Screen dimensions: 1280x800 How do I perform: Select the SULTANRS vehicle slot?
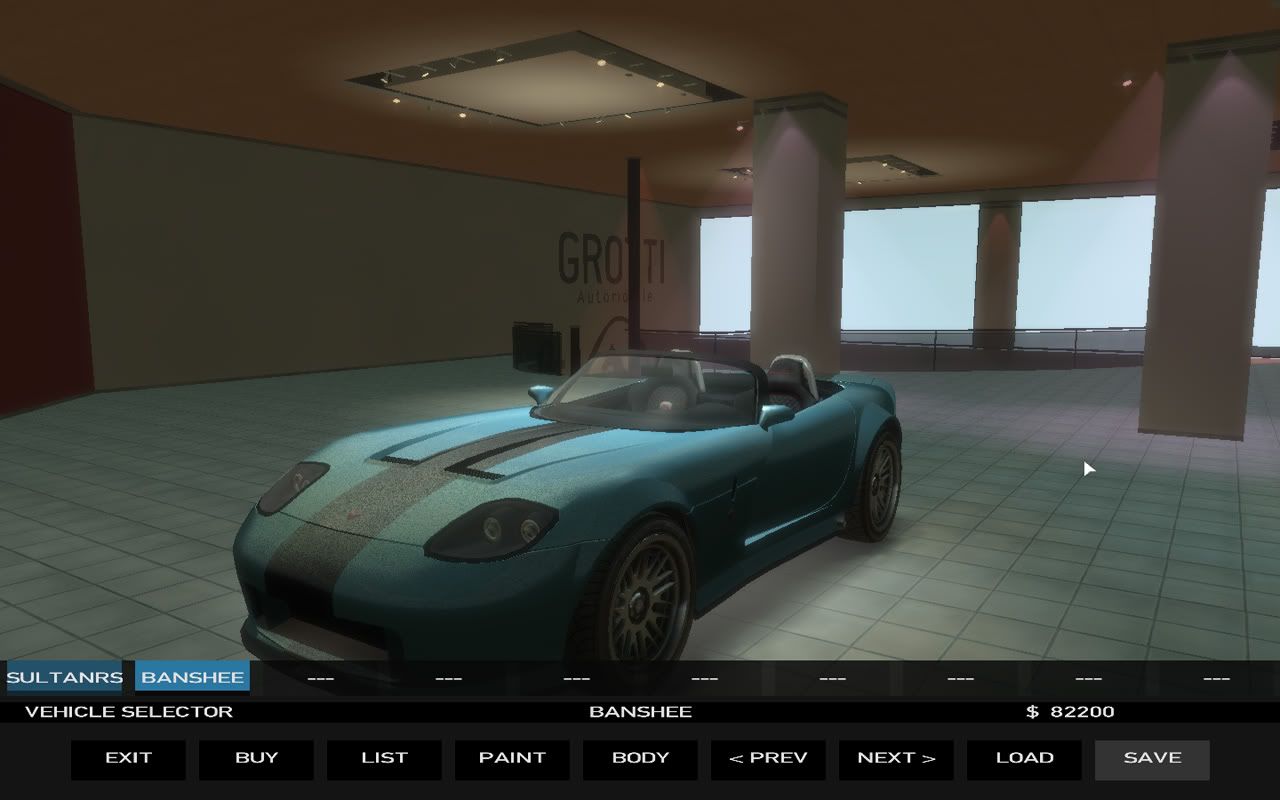(64, 677)
